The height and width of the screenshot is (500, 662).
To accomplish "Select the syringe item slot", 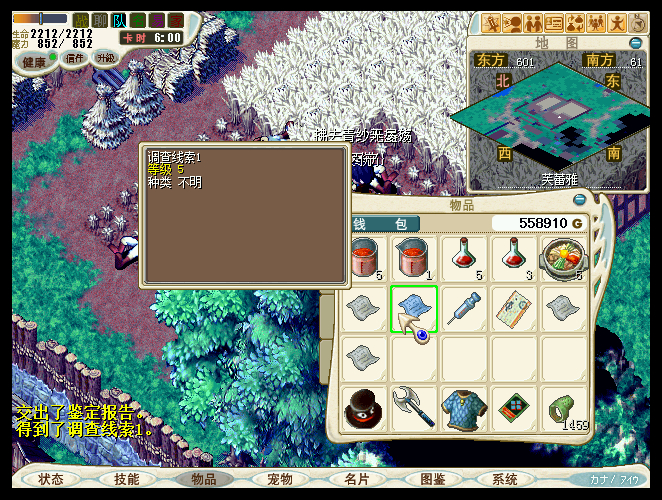I will coord(465,309).
